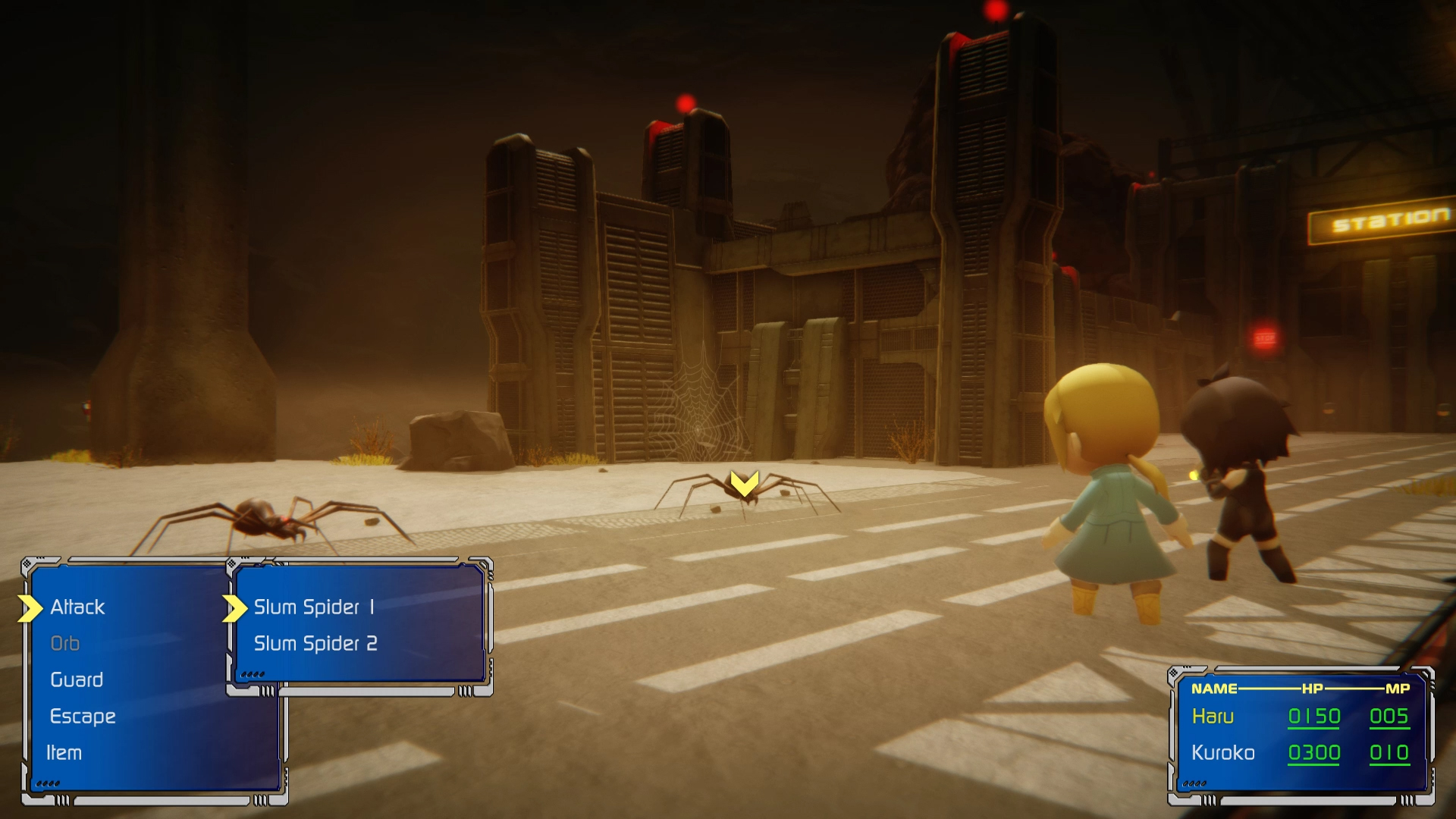This screenshot has width=1456, height=819.
Task: Click Kuroko's name in the status panel
Action: [x=1224, y=752]
